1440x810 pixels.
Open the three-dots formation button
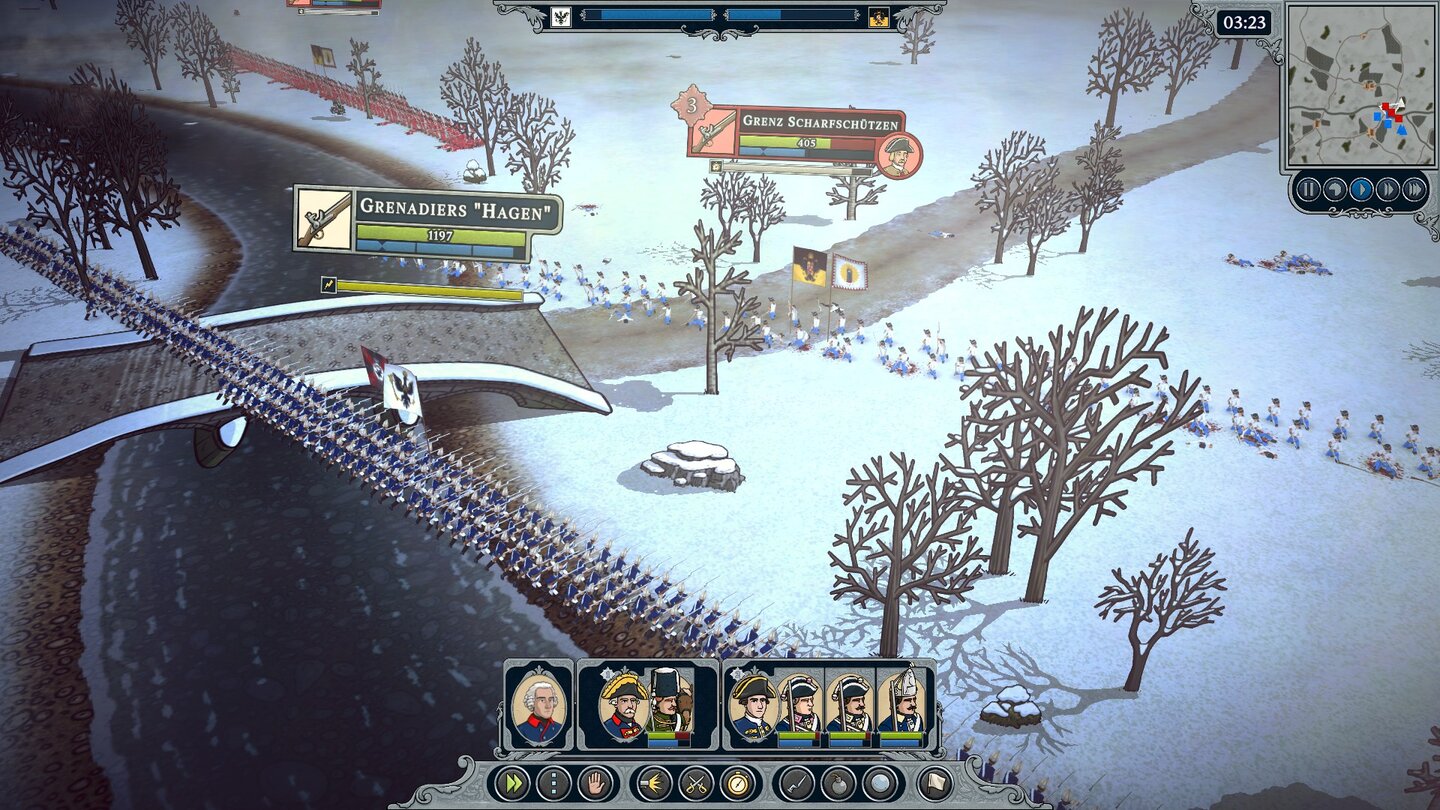pyautogui.click(x=554, y=783)
